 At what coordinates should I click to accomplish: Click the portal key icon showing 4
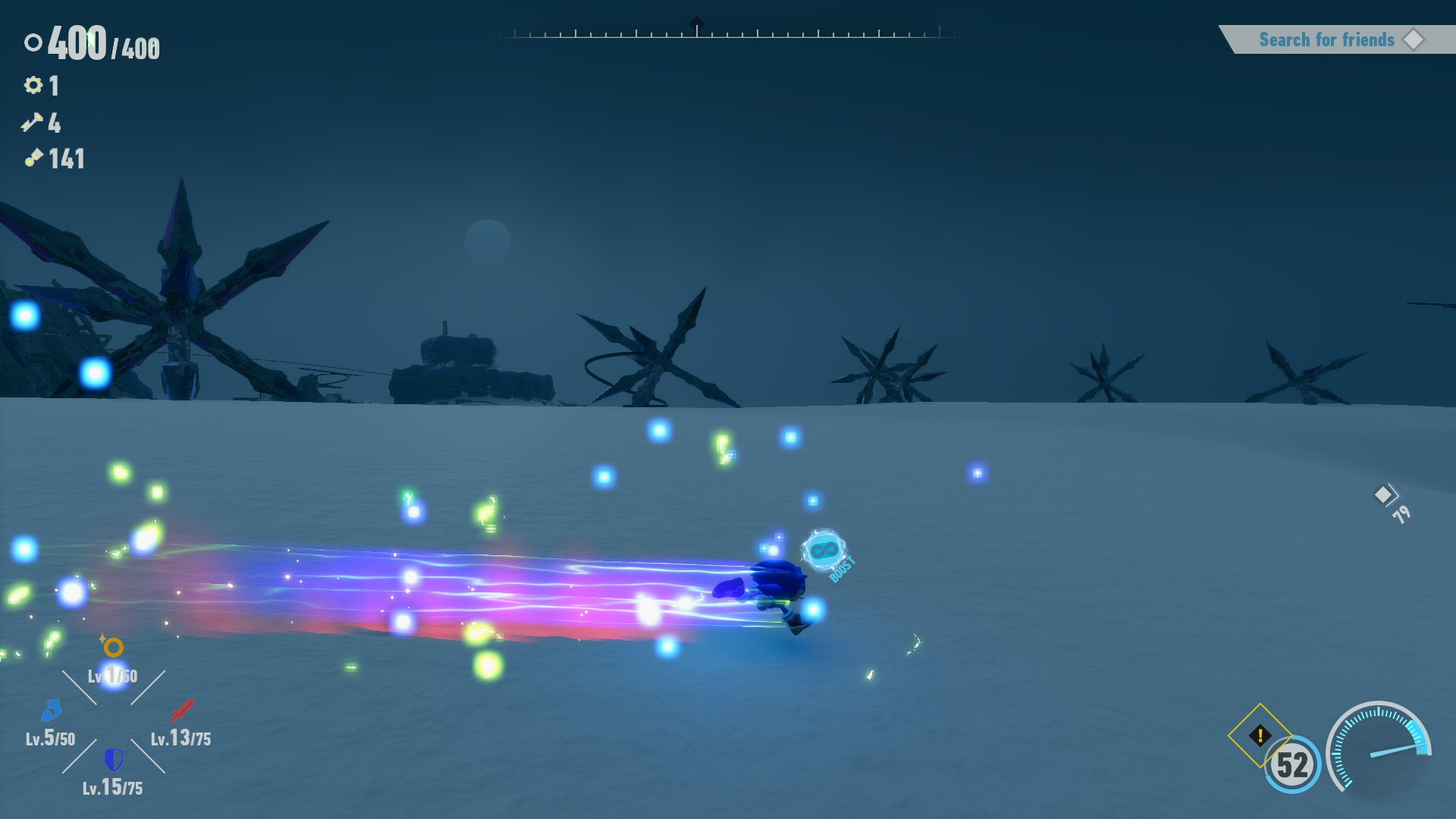coord(31,122)
